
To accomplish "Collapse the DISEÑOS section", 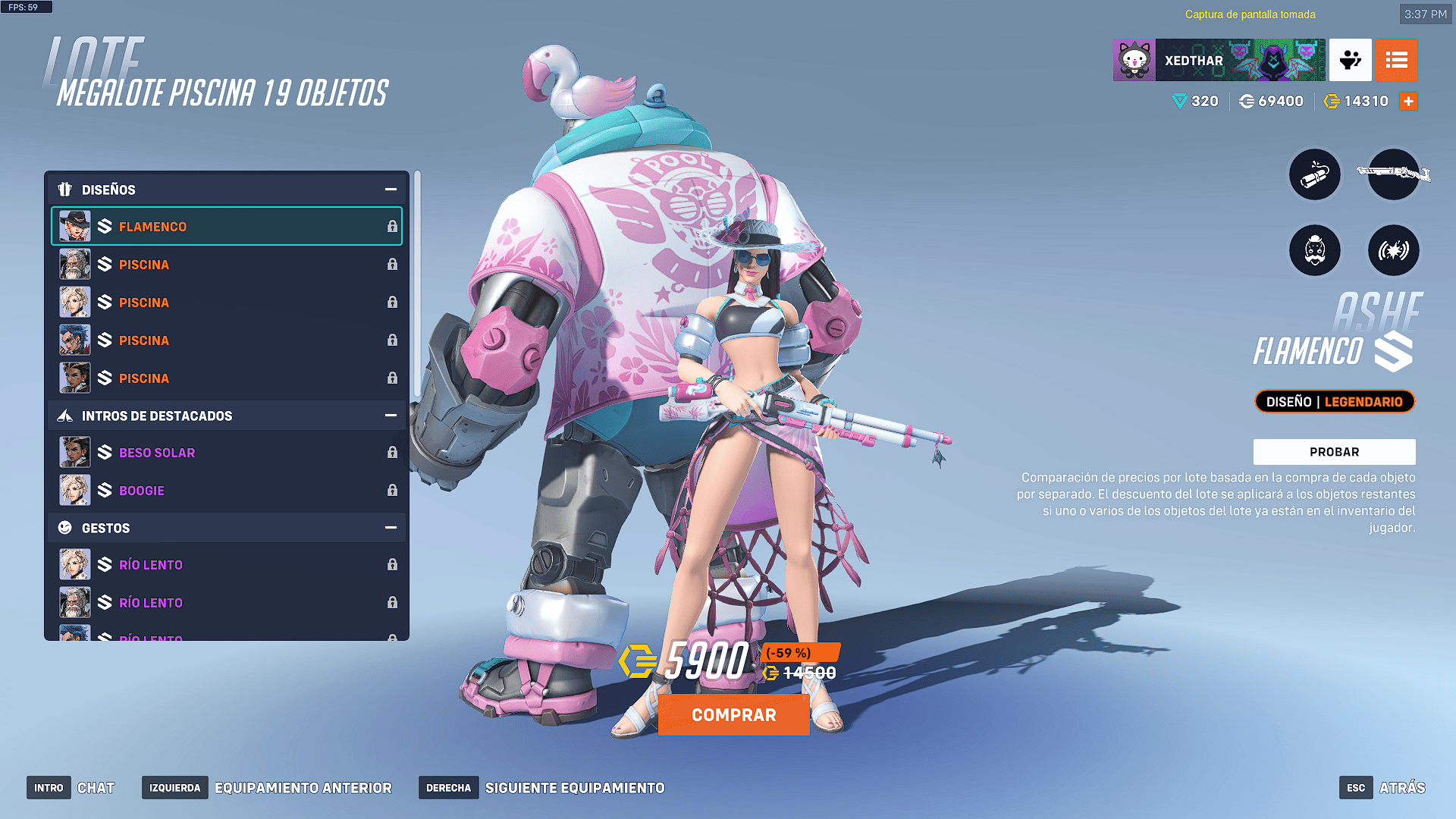I will pyautogui.click(x=391, y=190).
